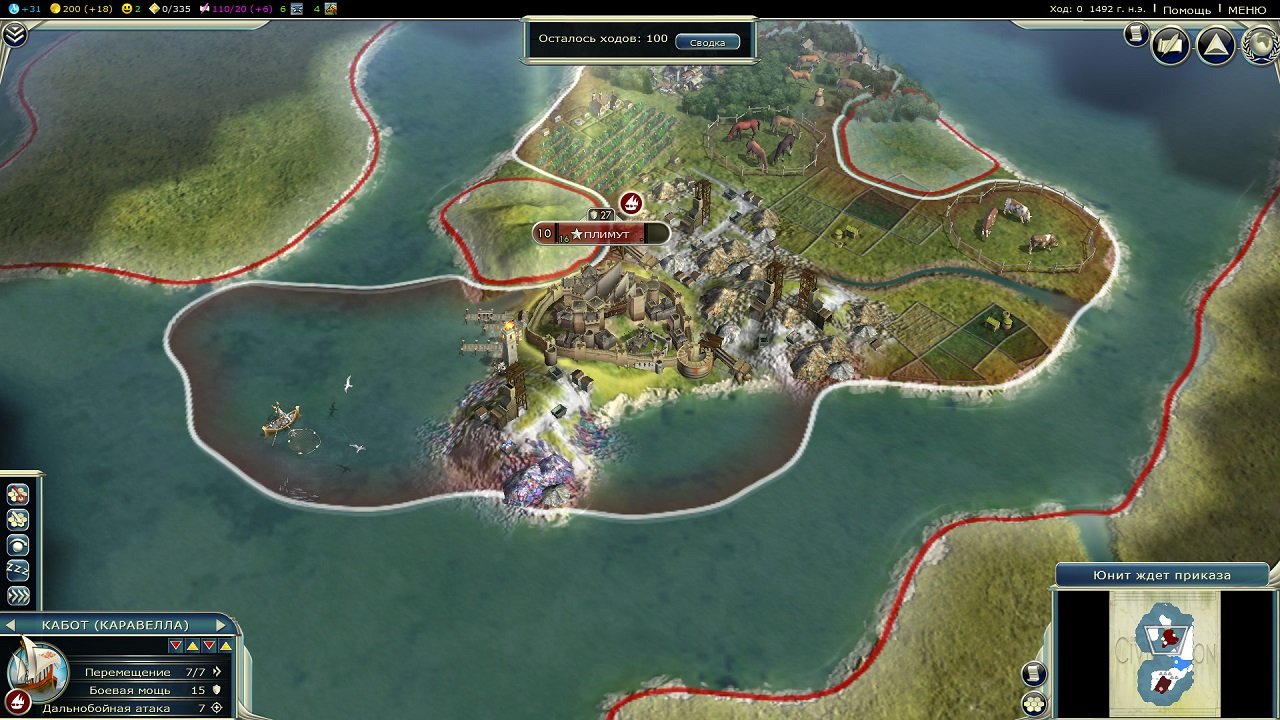Viewport: 1280px width, 720px height.
Task: Select the Sleep unit action (Zzz icon)
Action: pyautogui.click(x=17, y=570)
